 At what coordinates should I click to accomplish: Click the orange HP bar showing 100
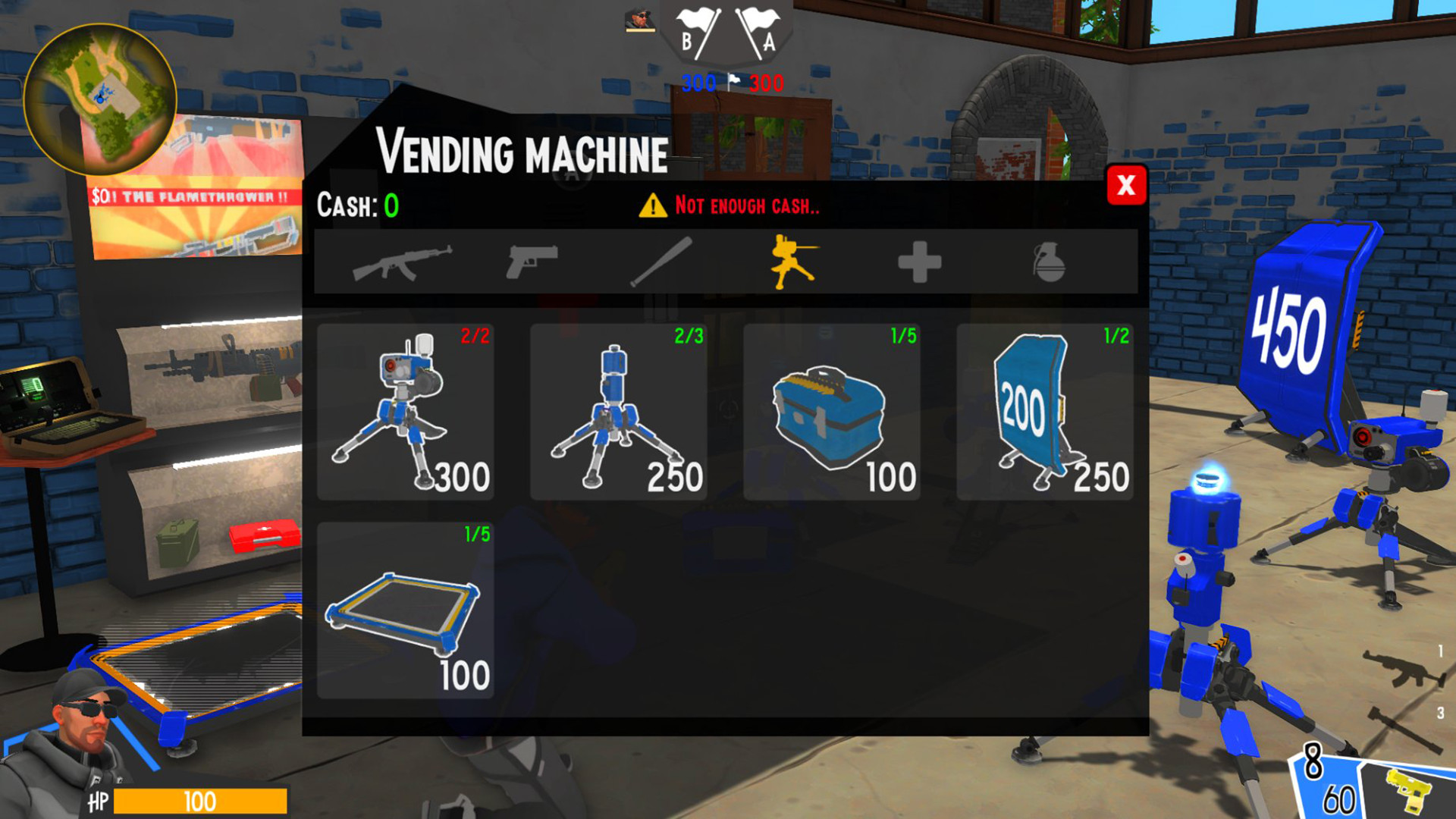(201, 802)
